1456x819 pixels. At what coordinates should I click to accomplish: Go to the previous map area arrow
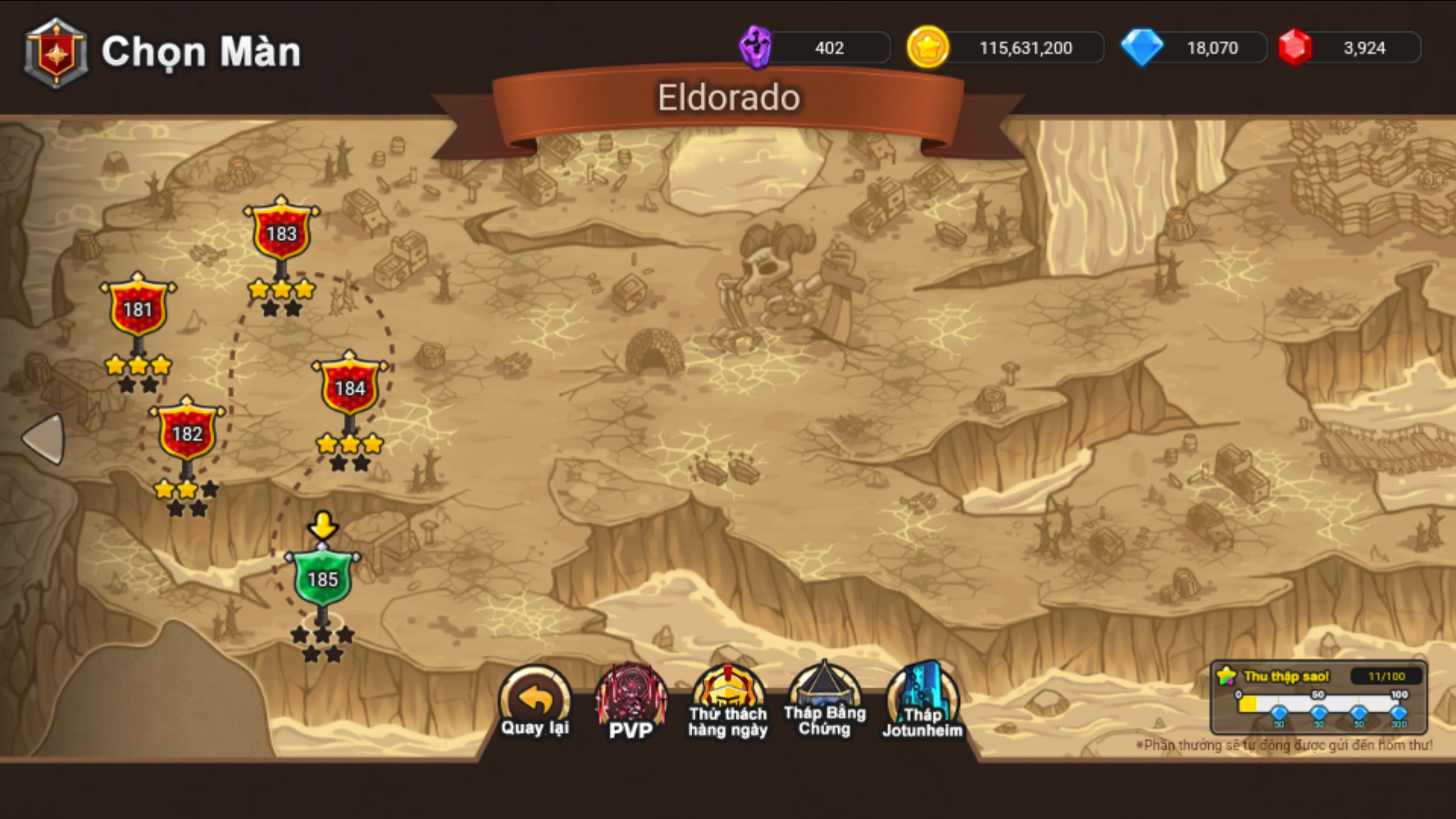(44, 438)
